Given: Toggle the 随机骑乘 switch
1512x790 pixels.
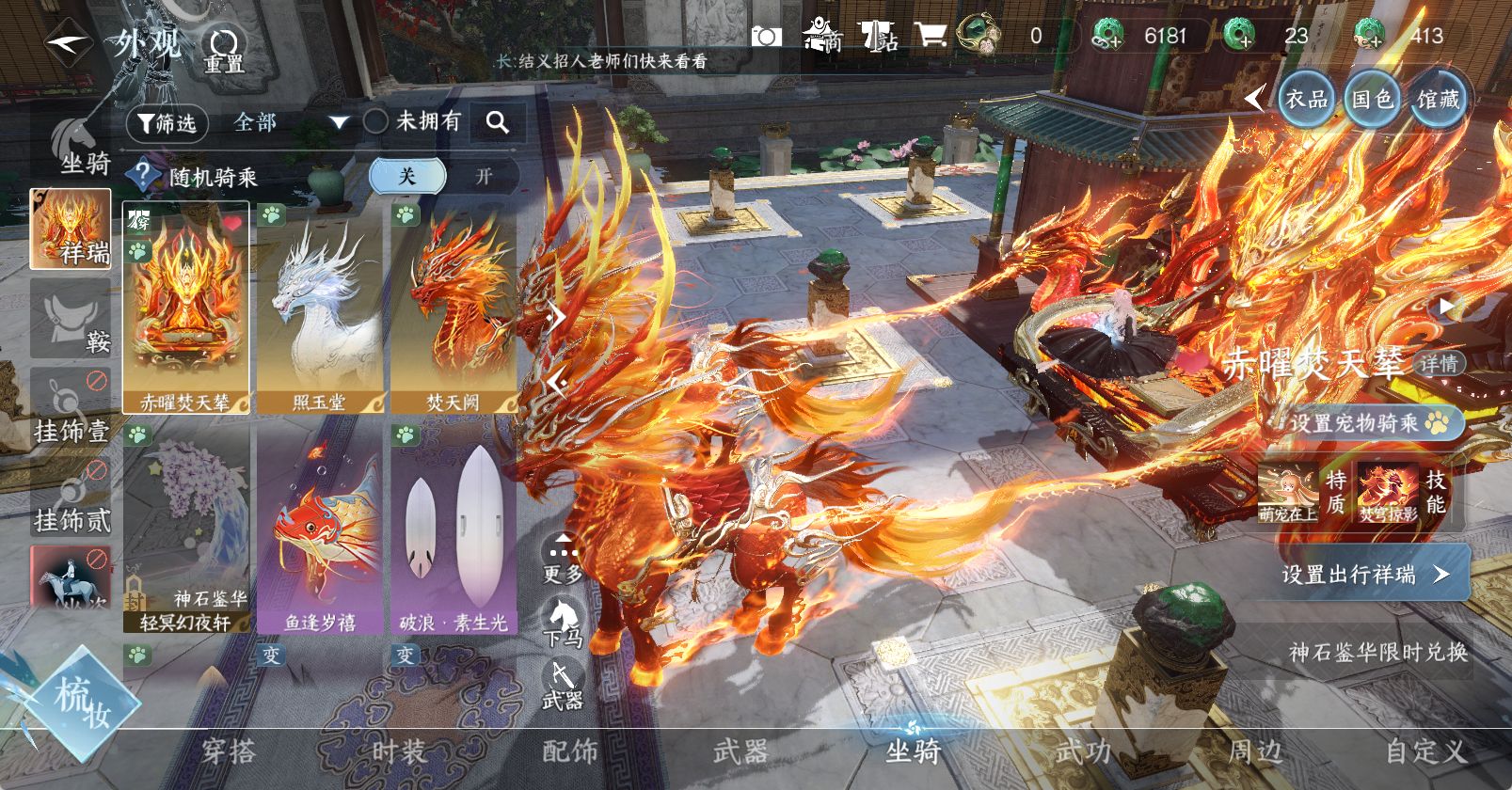Looking at the screenshot, I should tap(444, 176).
